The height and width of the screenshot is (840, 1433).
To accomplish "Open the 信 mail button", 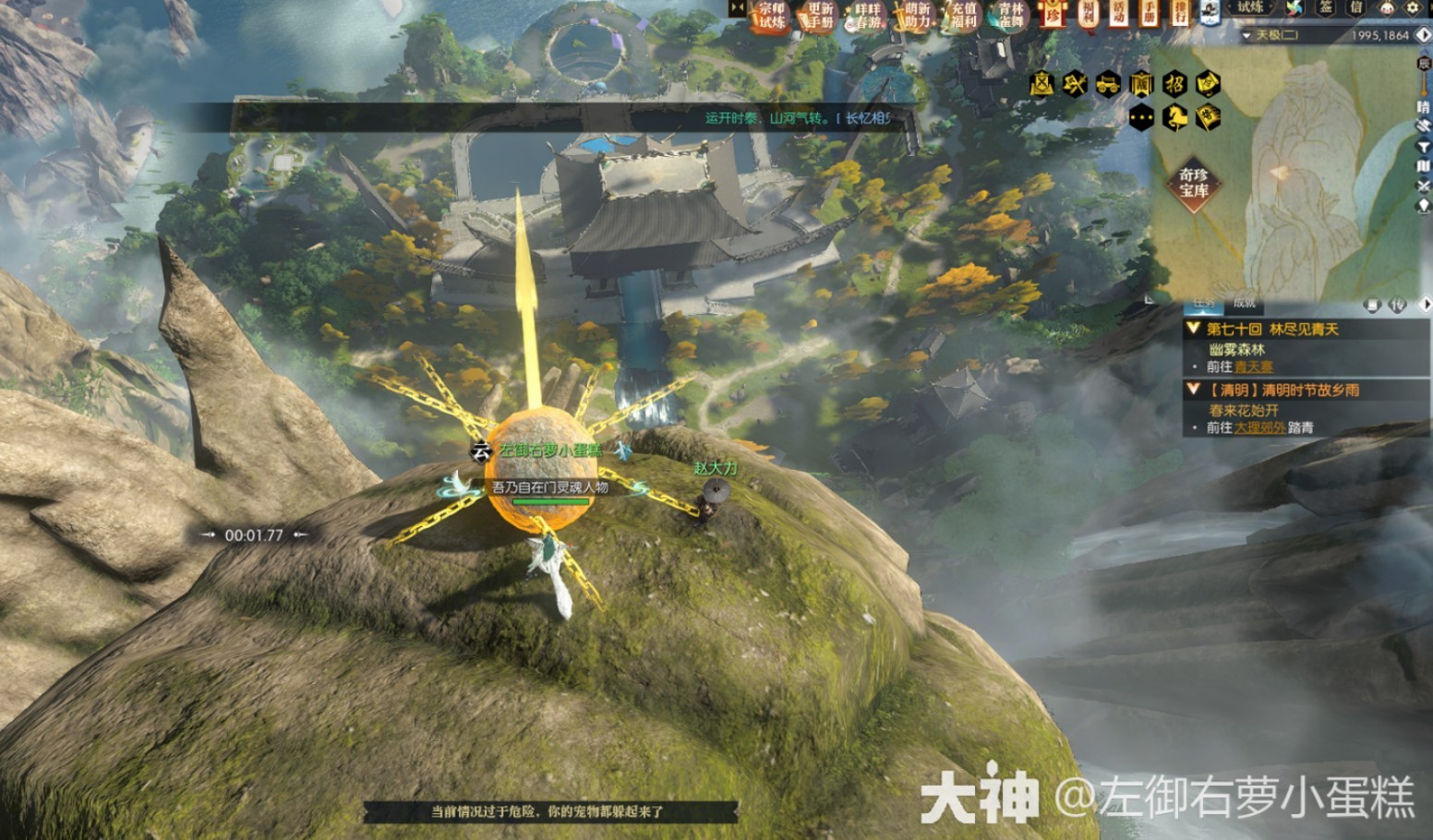I will tap(1355, 8).
